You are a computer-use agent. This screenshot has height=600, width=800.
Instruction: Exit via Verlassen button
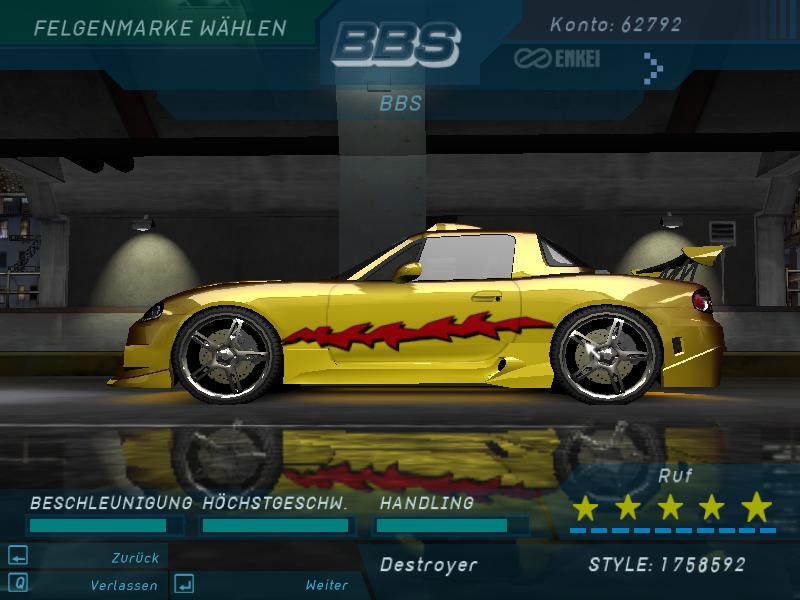tap(121, 585)
